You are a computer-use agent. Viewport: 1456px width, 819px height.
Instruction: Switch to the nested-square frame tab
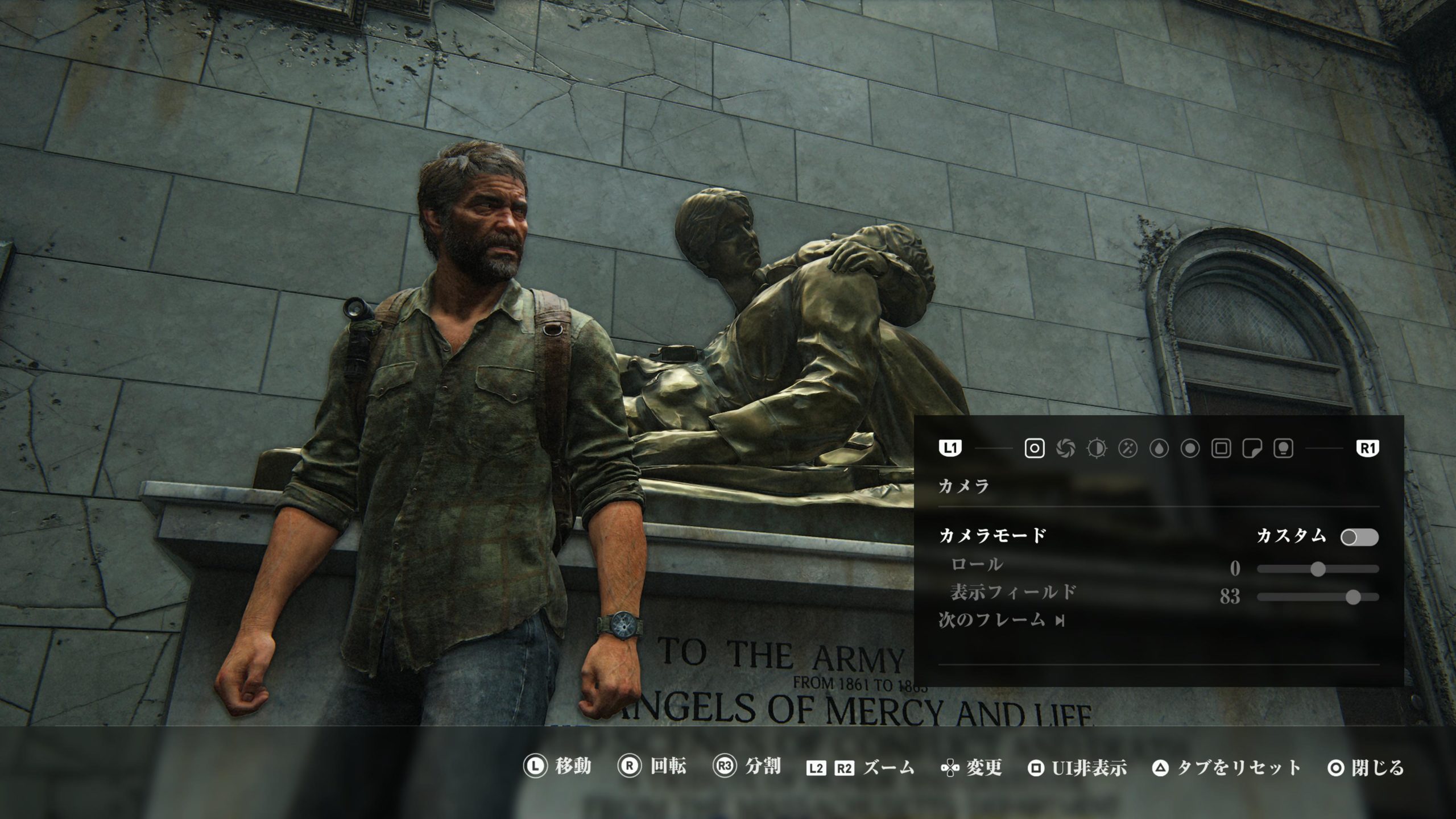click(1222, 449)
